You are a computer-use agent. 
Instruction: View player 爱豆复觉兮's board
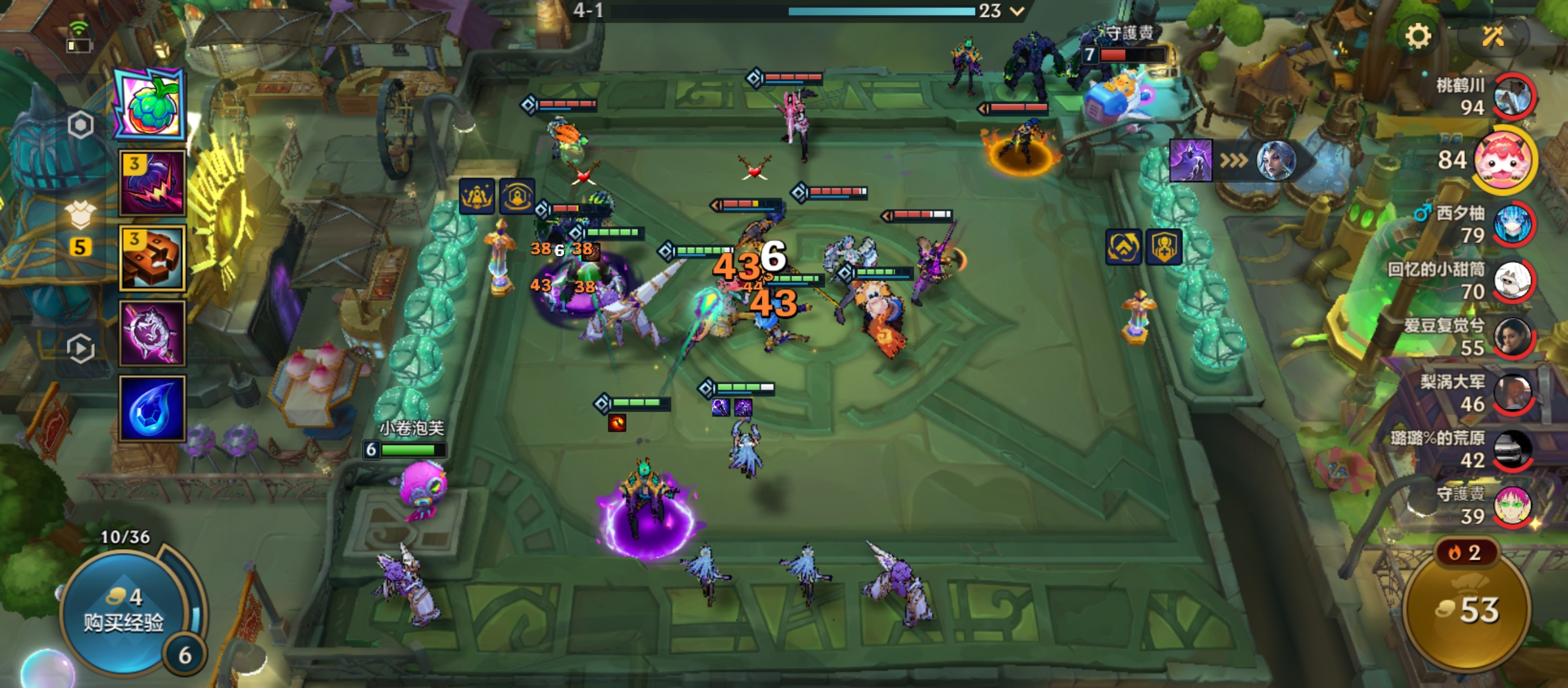[1512, 336]
